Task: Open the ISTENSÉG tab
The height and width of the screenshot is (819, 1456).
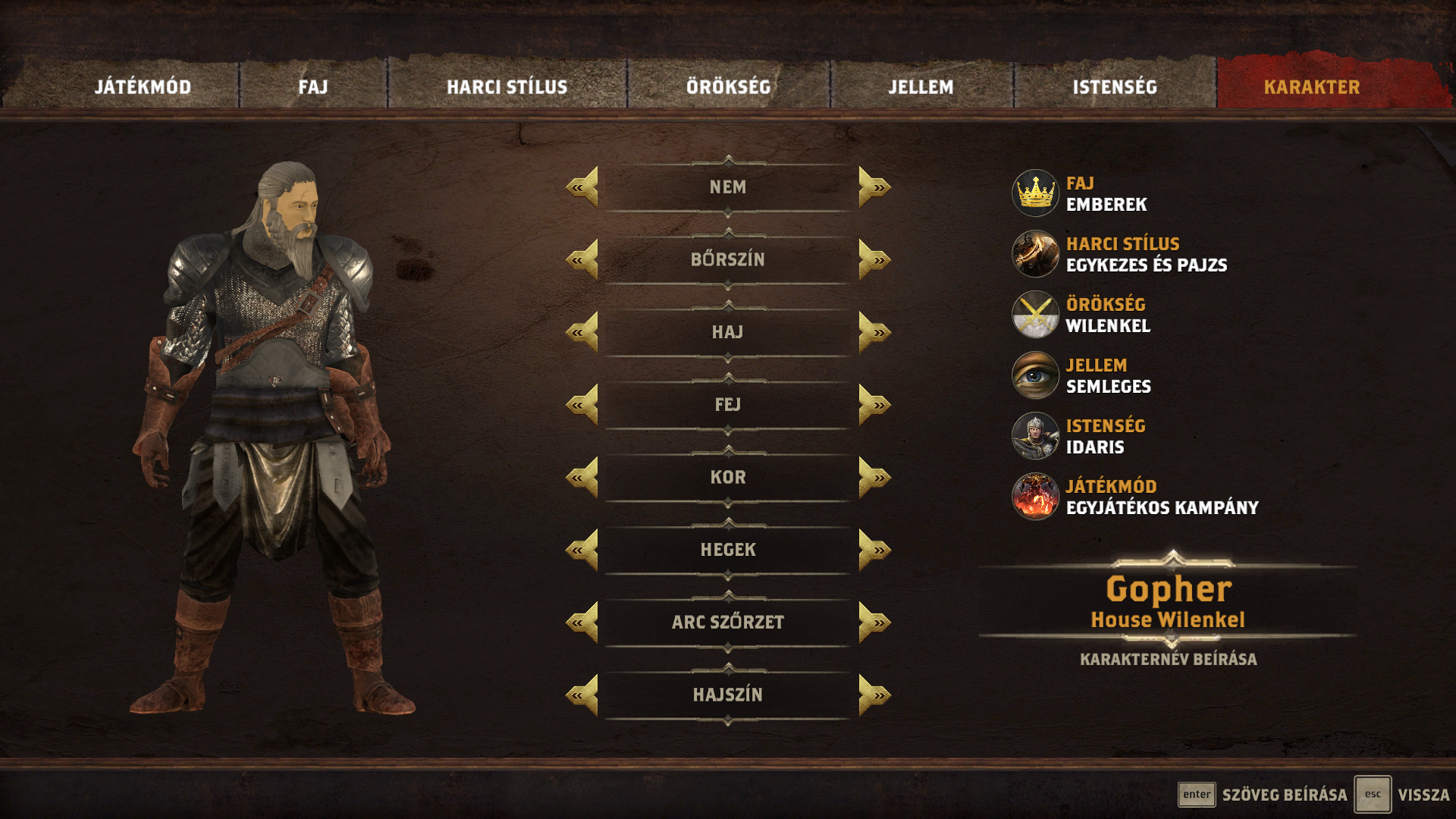Action: pyautogui.click(x=1115, y=87)
